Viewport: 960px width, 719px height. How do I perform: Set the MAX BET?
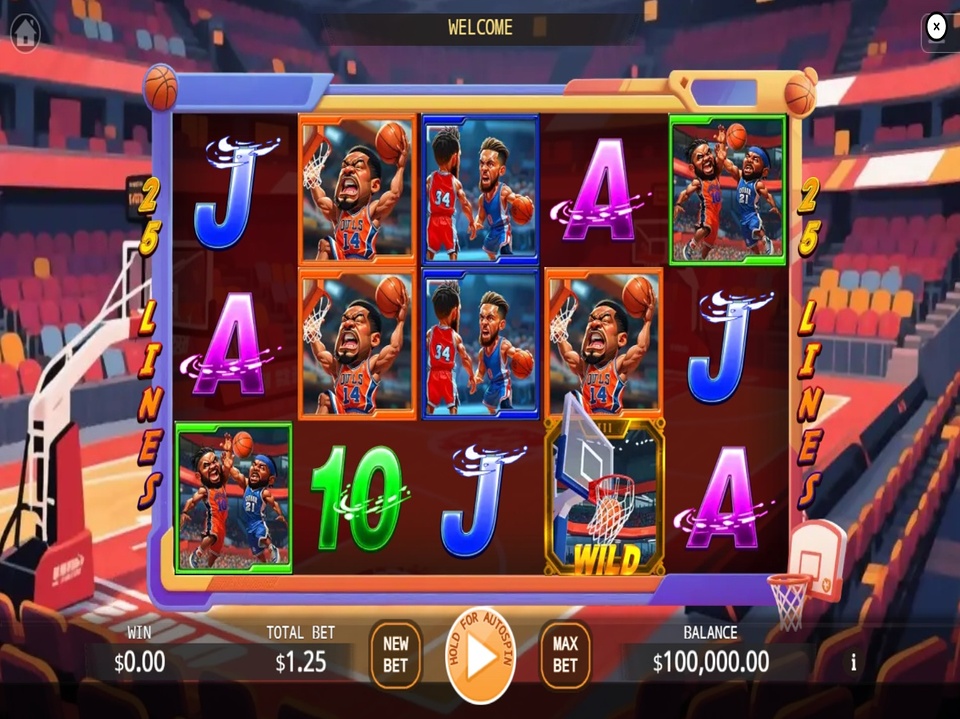(565, 656)
